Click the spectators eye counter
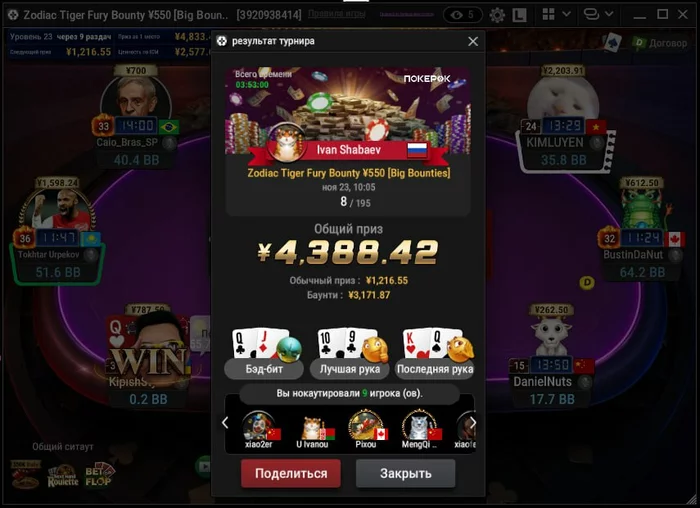 (x=462, y=15)
